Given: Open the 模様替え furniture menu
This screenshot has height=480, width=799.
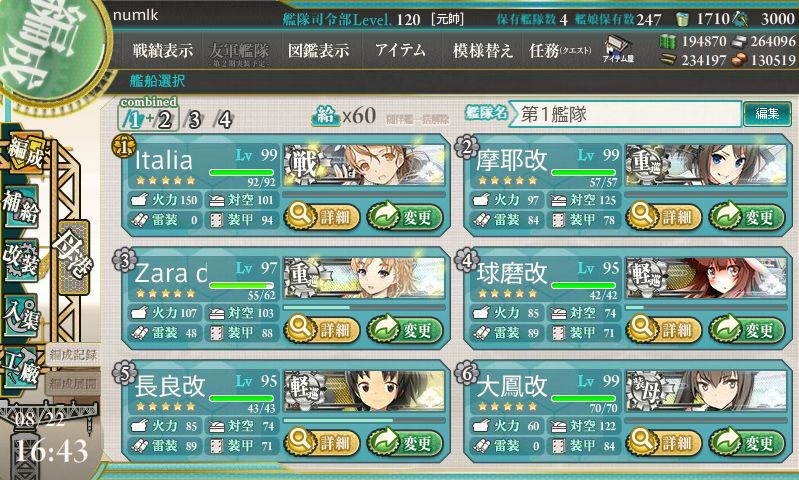Looking at the screenshot, I should [x=483, y=50].
